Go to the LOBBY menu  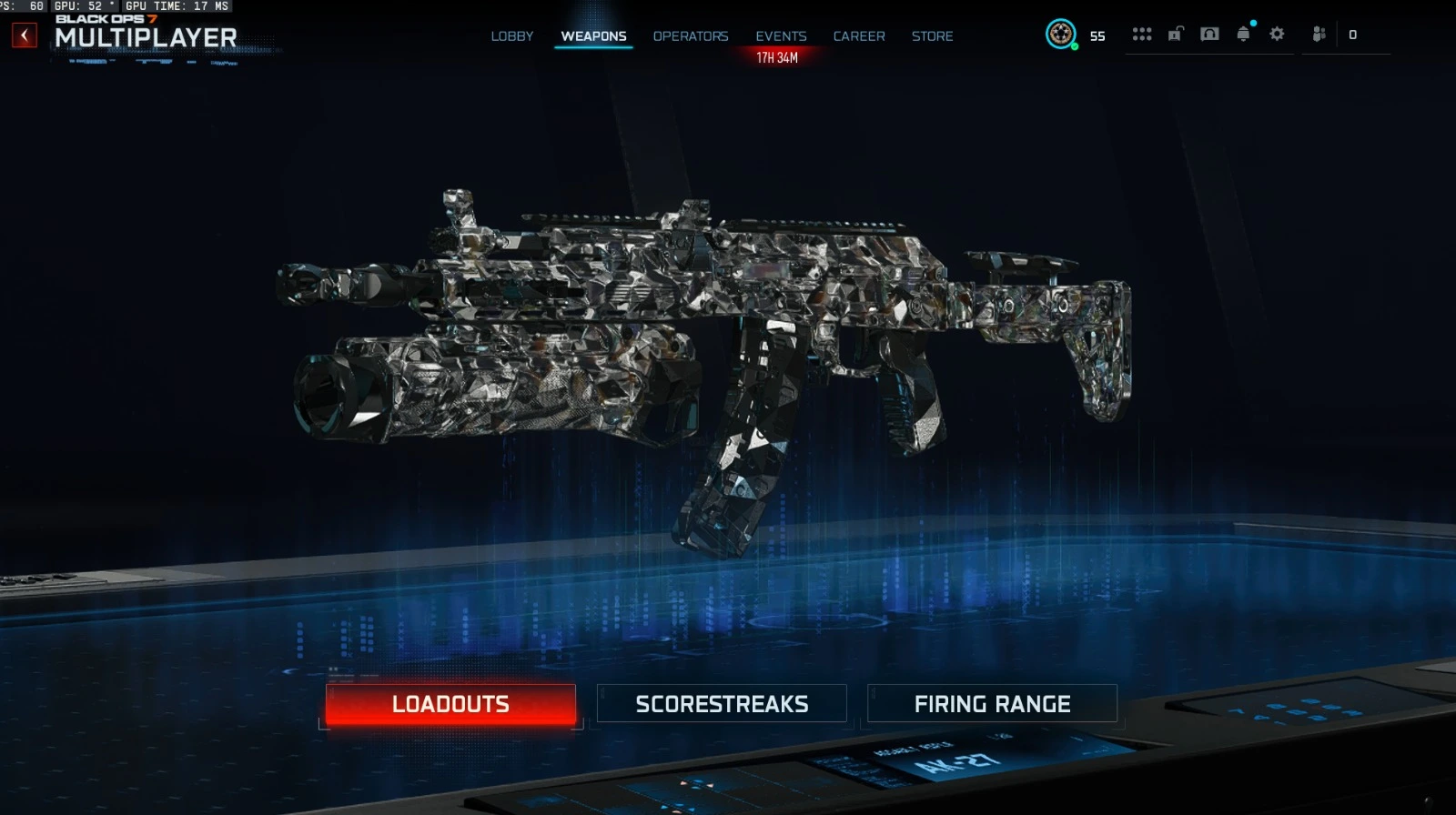512,36
